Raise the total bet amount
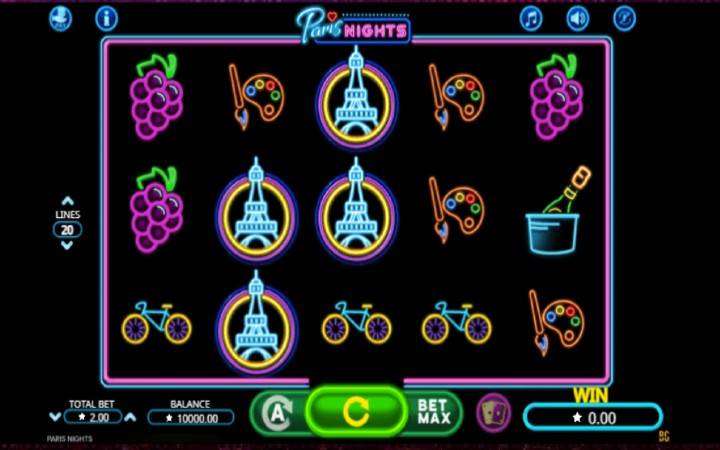Image resolution: width=720 pixels, height=450 pixels. [129, 416]
